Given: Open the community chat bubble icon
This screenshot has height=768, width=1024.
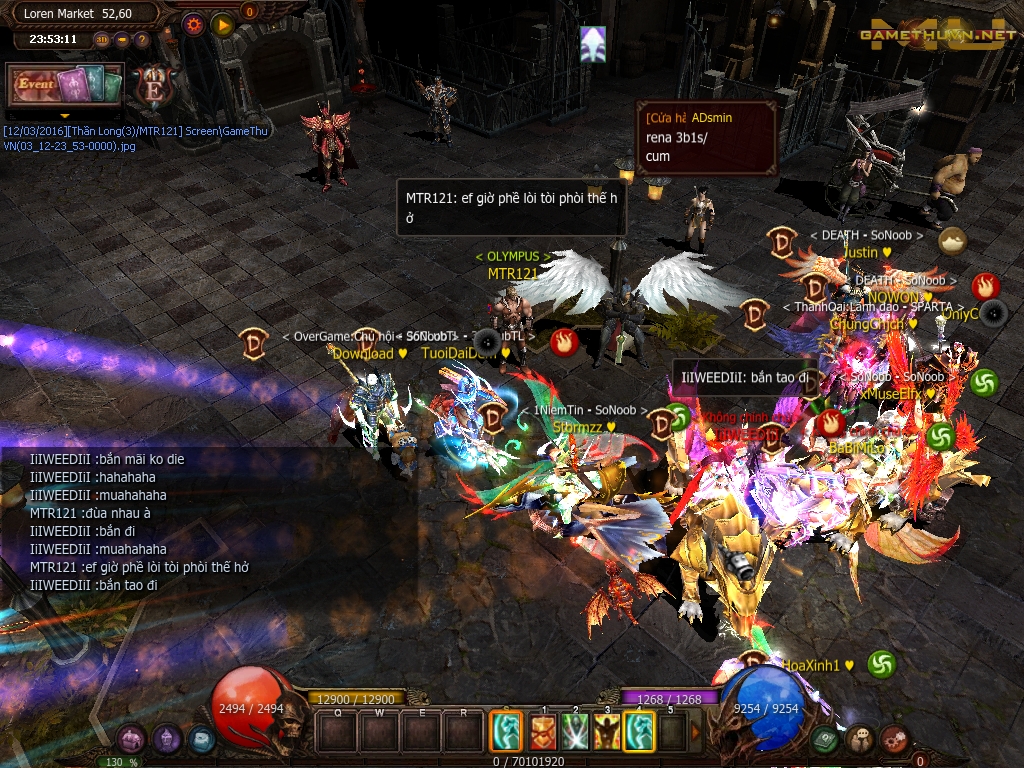Looking at the screenshot, I should (x=860, y=740).
